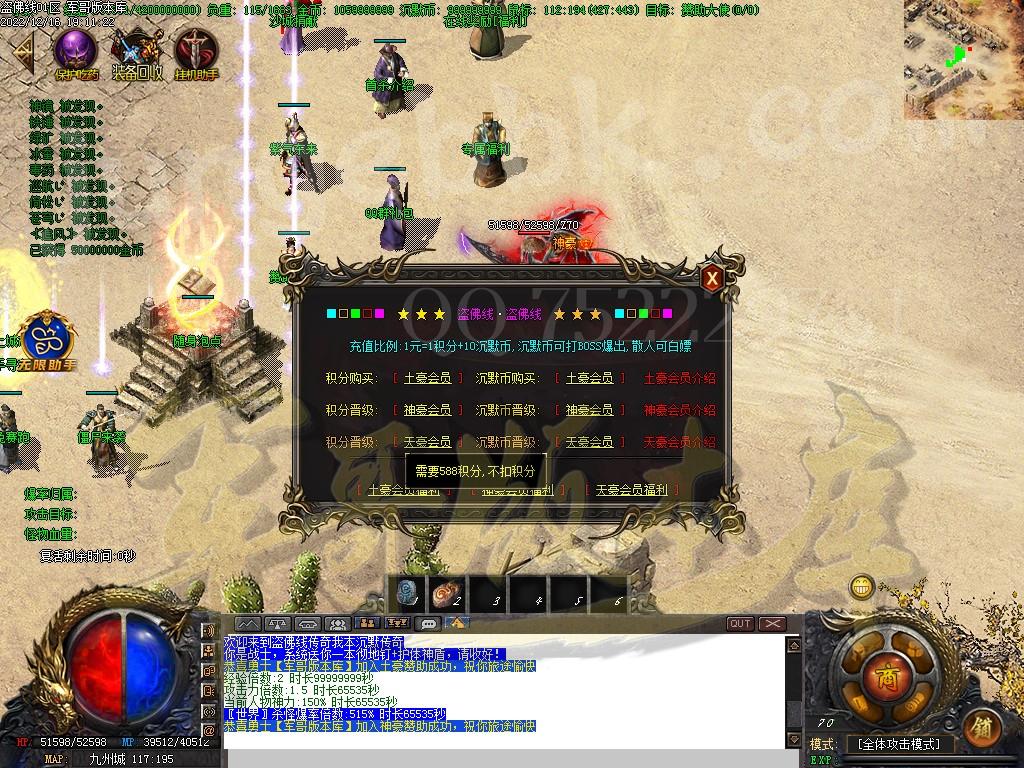
Task: Click the QUT button above the chat
Action: point(740,623)
